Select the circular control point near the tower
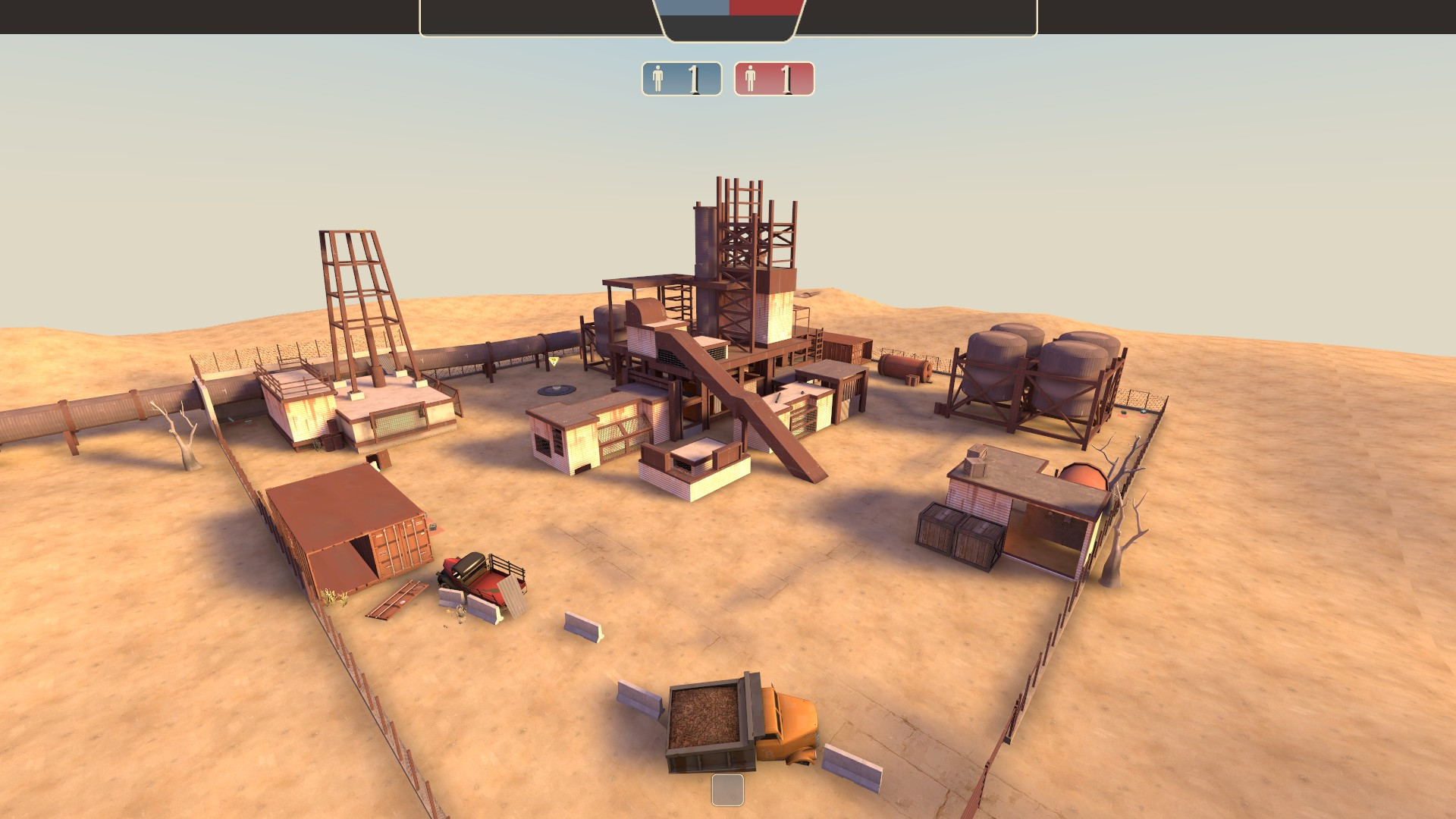 [558, 389]
